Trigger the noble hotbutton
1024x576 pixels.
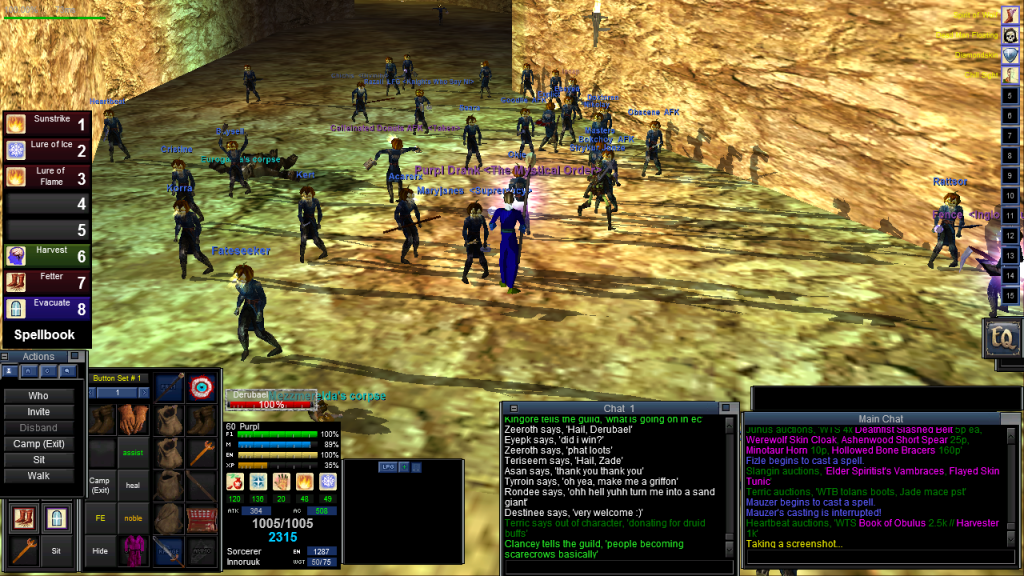point(133,519)
